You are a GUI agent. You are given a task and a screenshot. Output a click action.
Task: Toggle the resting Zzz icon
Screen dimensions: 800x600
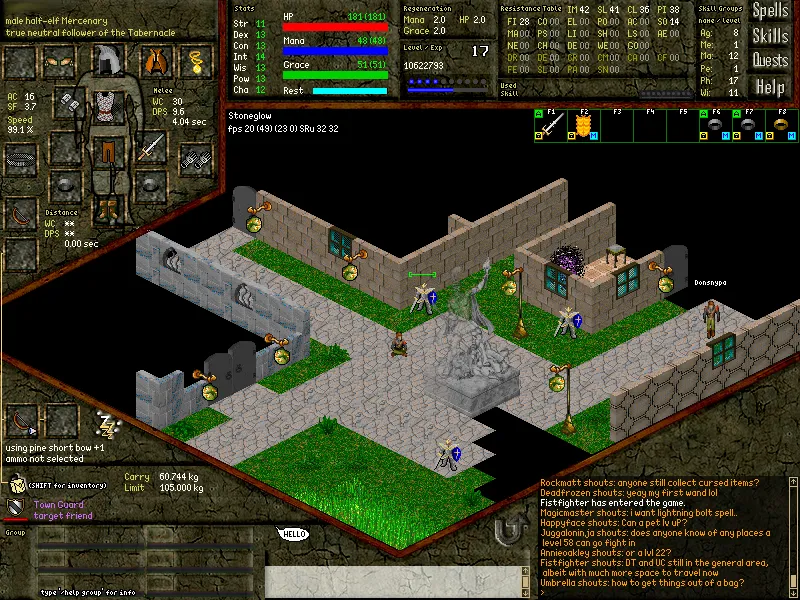[107, 422]
